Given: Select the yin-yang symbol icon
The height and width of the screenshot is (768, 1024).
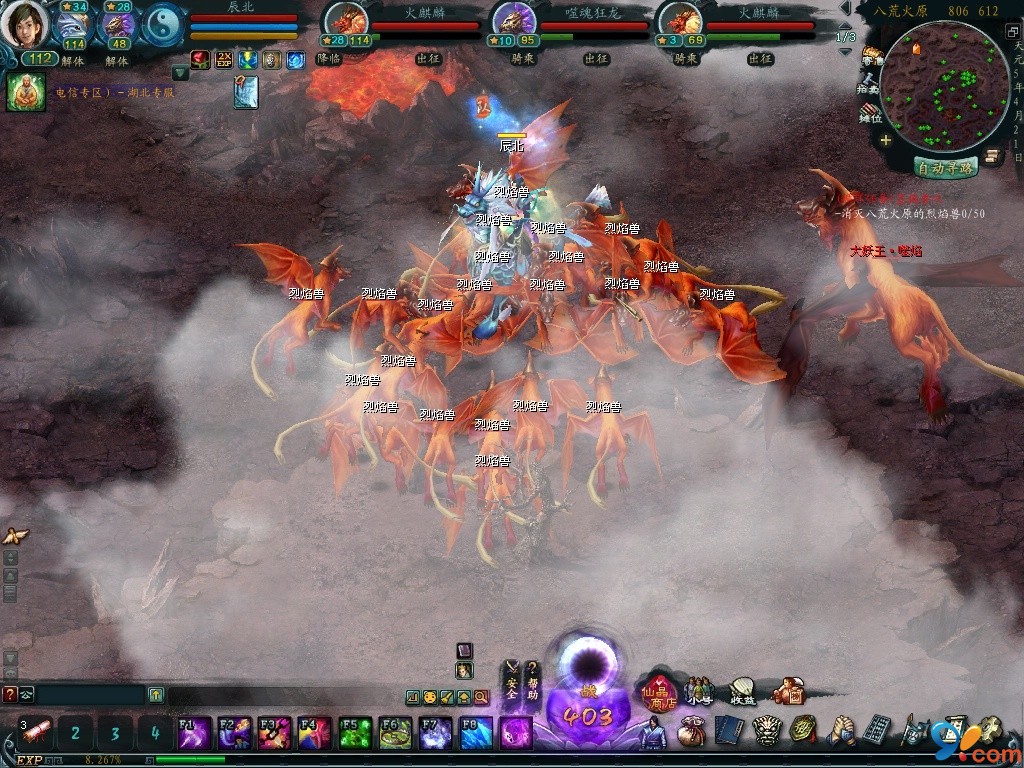Looking at the screenshot, I should click(164, 26).
